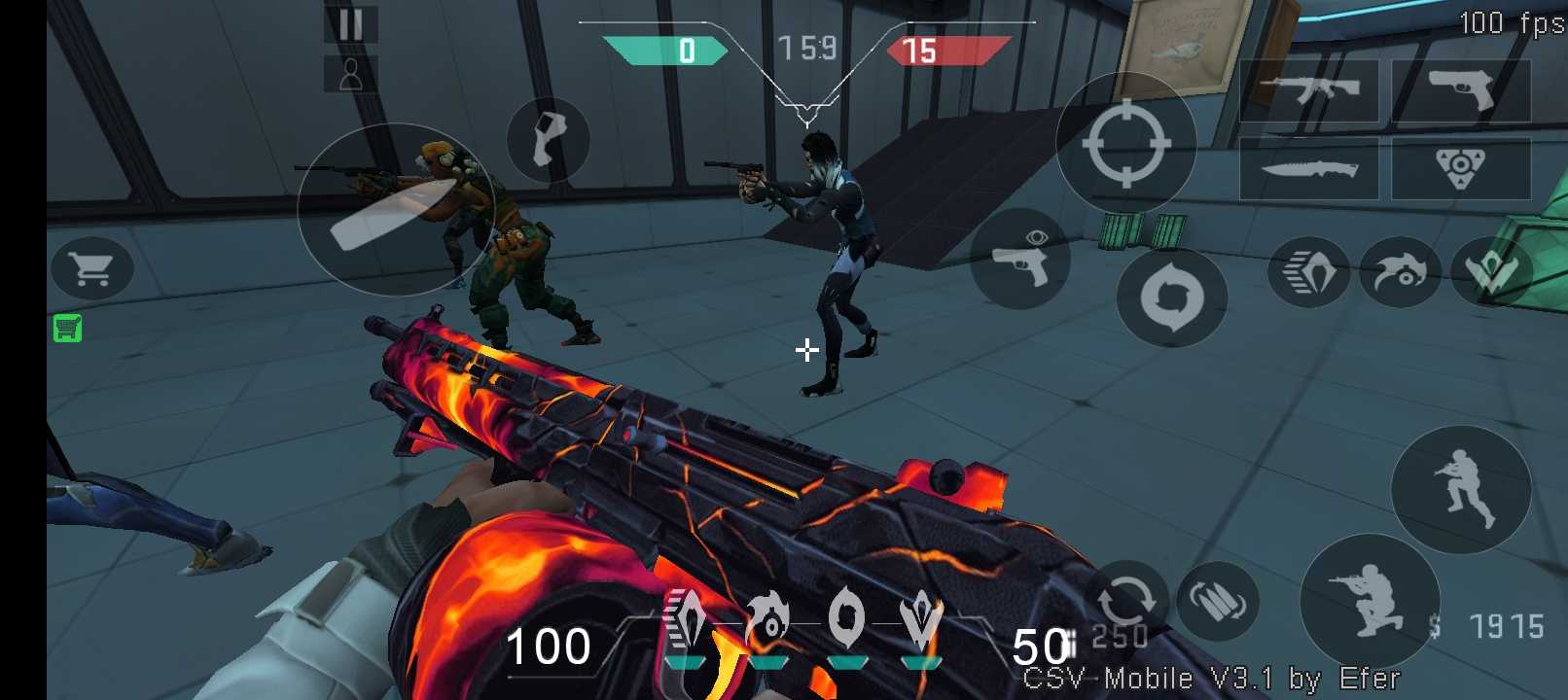1568x700 pixels.
Task: Select the spike device slot
Action: tap(1461, 169)
